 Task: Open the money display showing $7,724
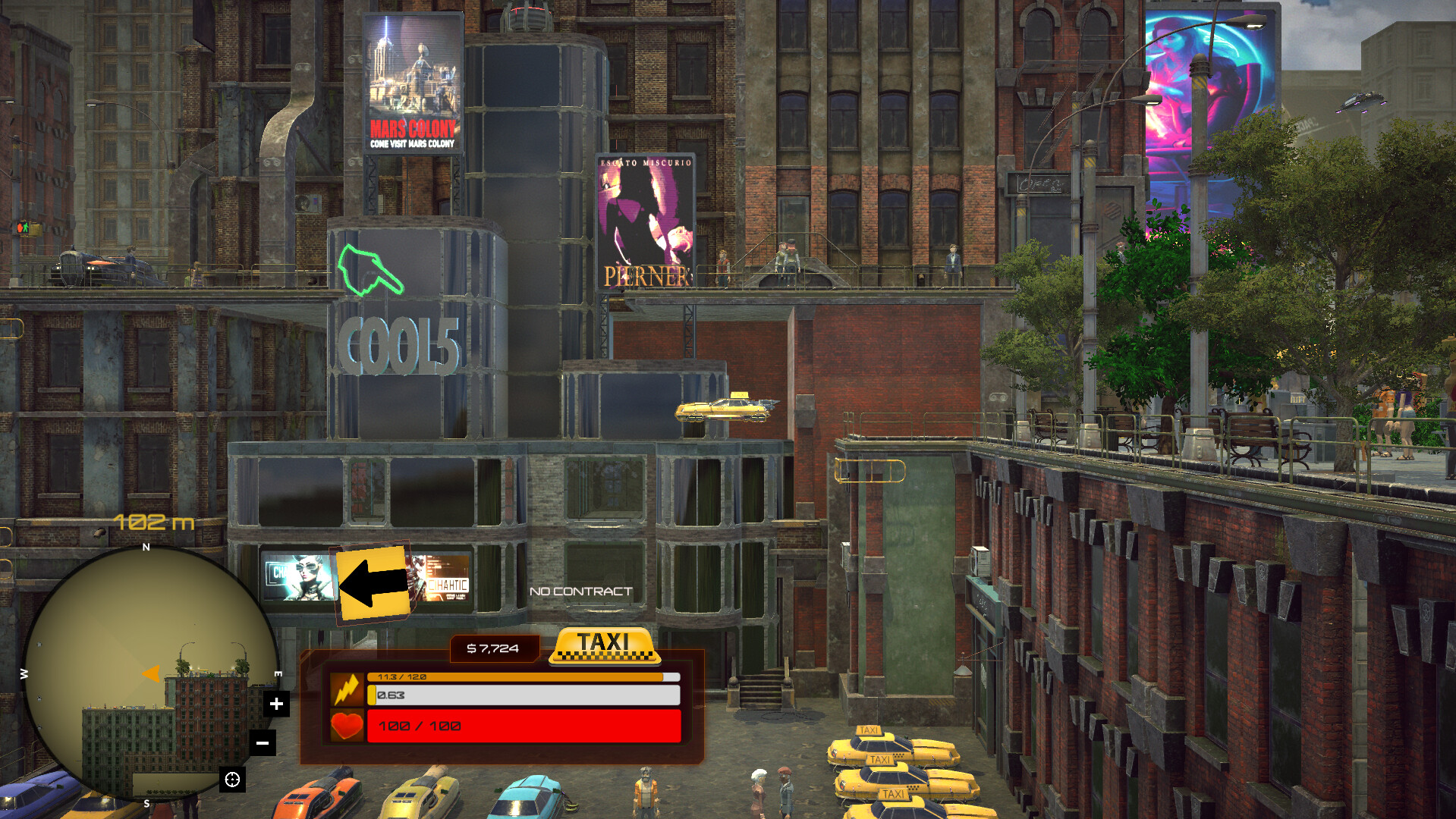[x=493, y=648]
